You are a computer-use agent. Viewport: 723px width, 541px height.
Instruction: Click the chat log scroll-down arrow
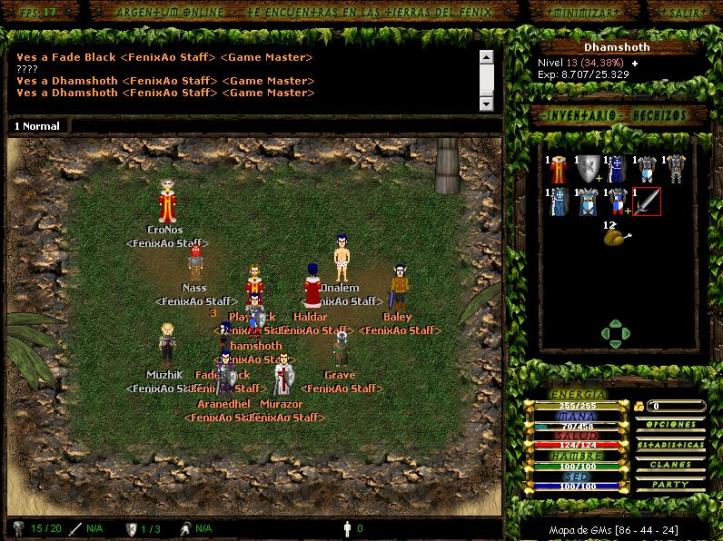(x=486, y=103)
